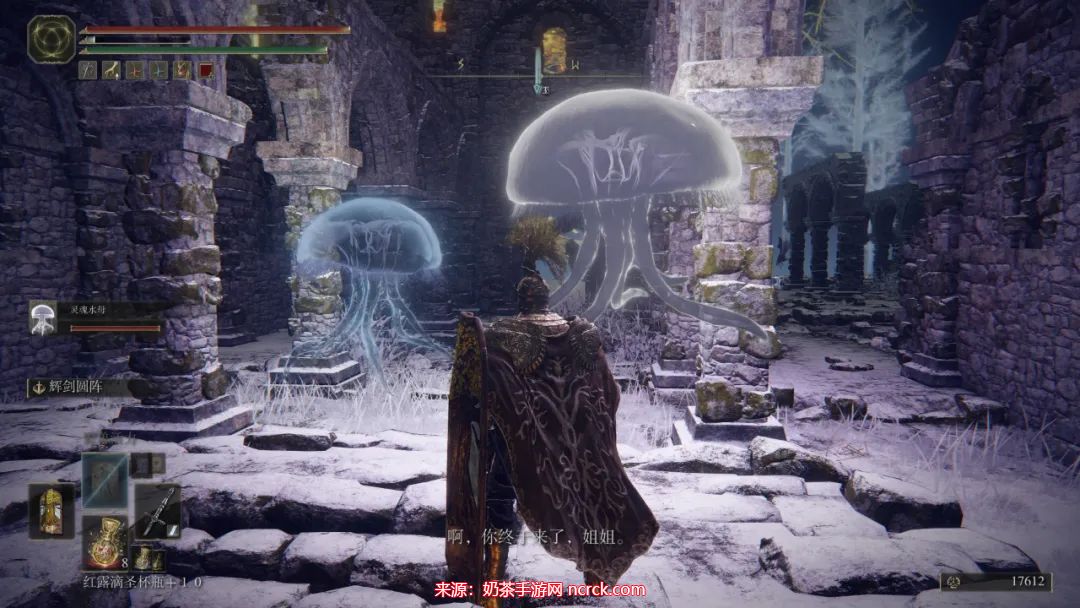Click the small twin-flask pouch icon
This screenshot has height=608, width=1080.
147,558
